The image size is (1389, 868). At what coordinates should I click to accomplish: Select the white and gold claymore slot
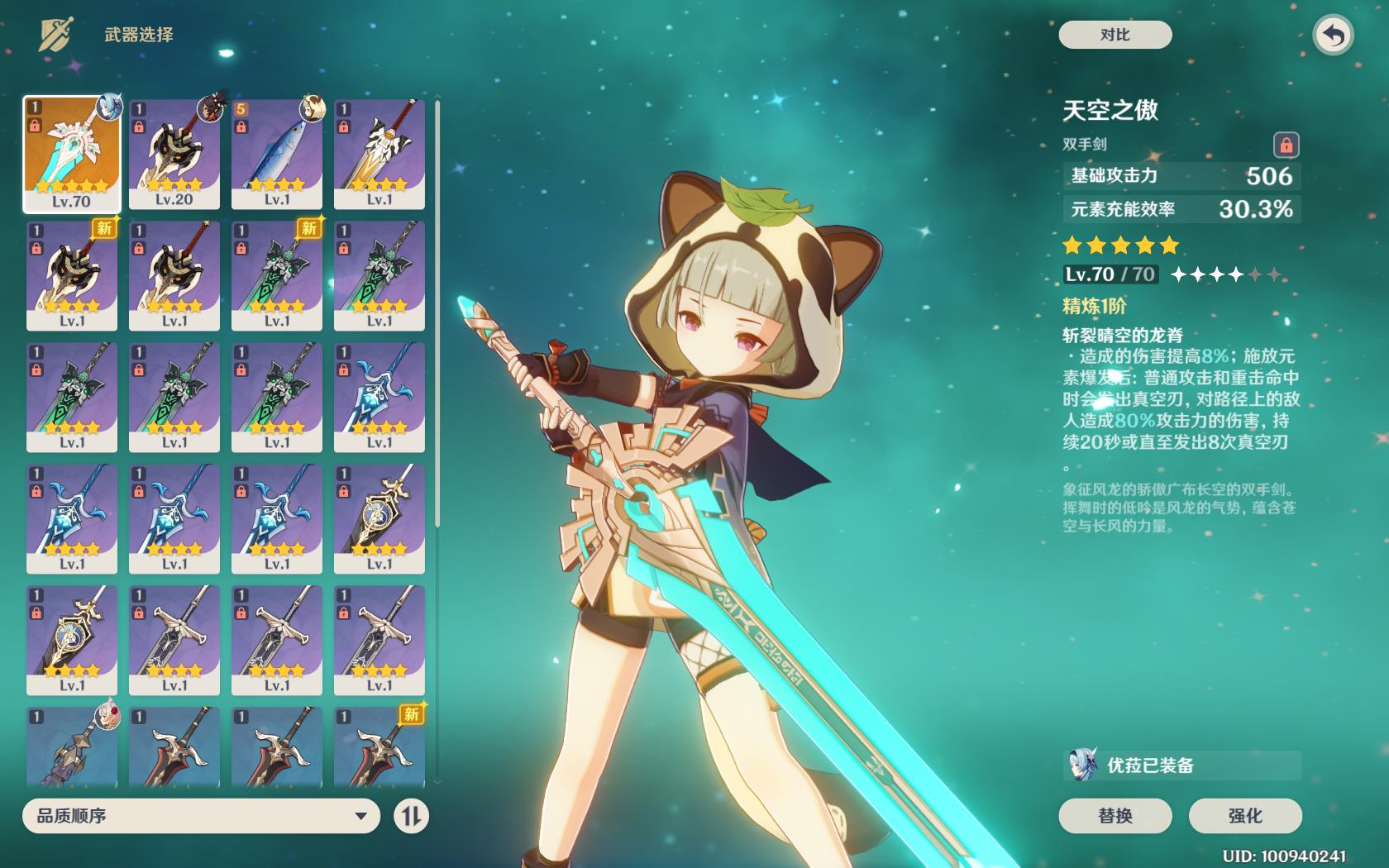pos(379,154)
